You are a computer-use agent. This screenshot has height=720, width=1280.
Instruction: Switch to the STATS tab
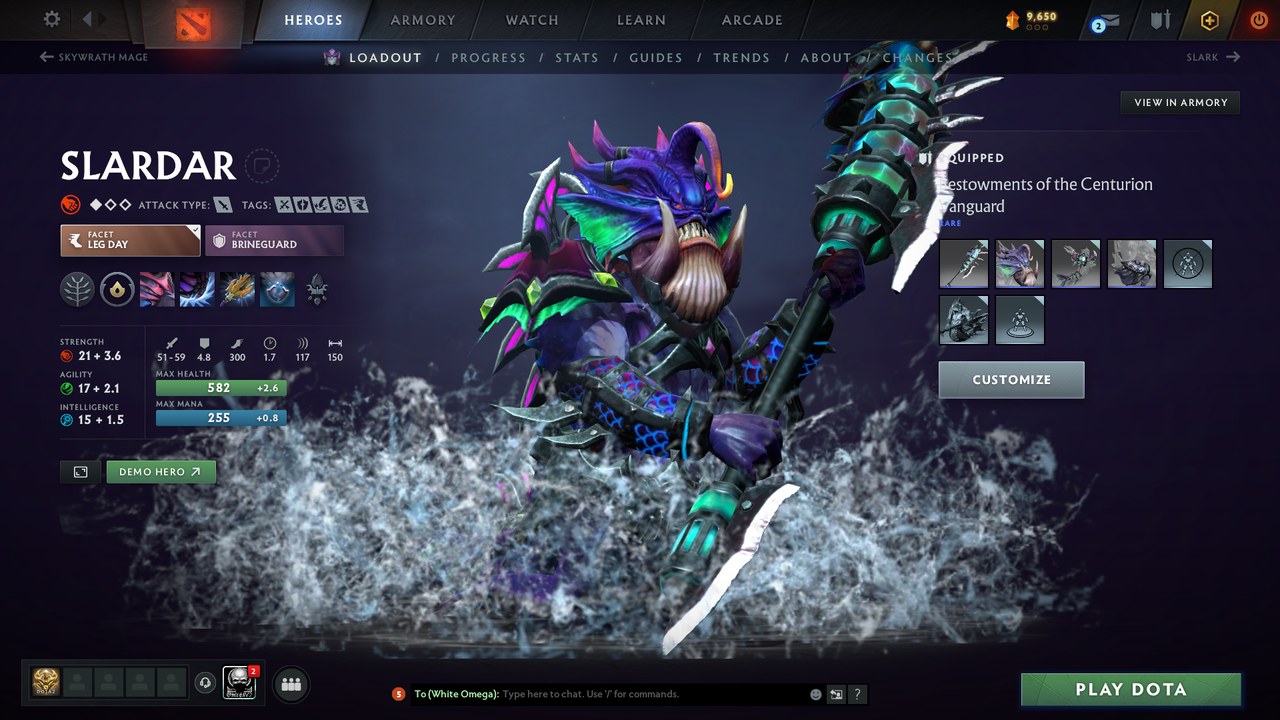[x=577, y=57]
